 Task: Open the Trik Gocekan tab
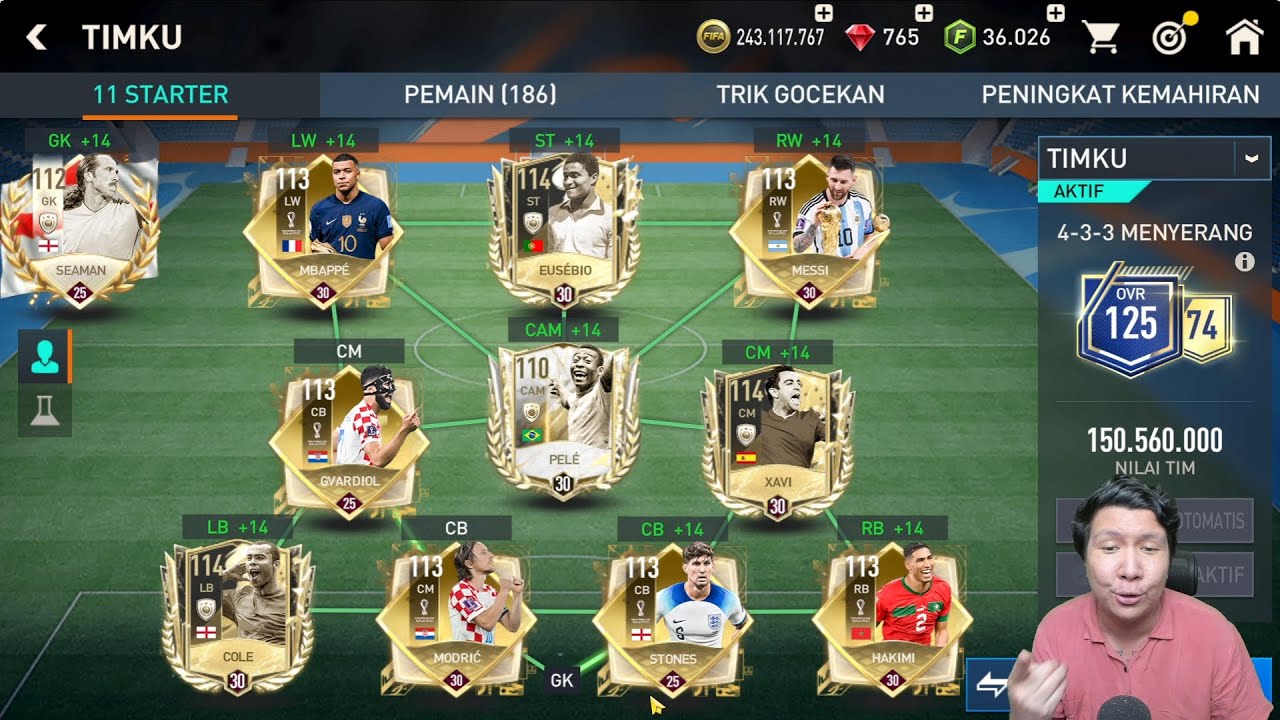tap(800, 95)
